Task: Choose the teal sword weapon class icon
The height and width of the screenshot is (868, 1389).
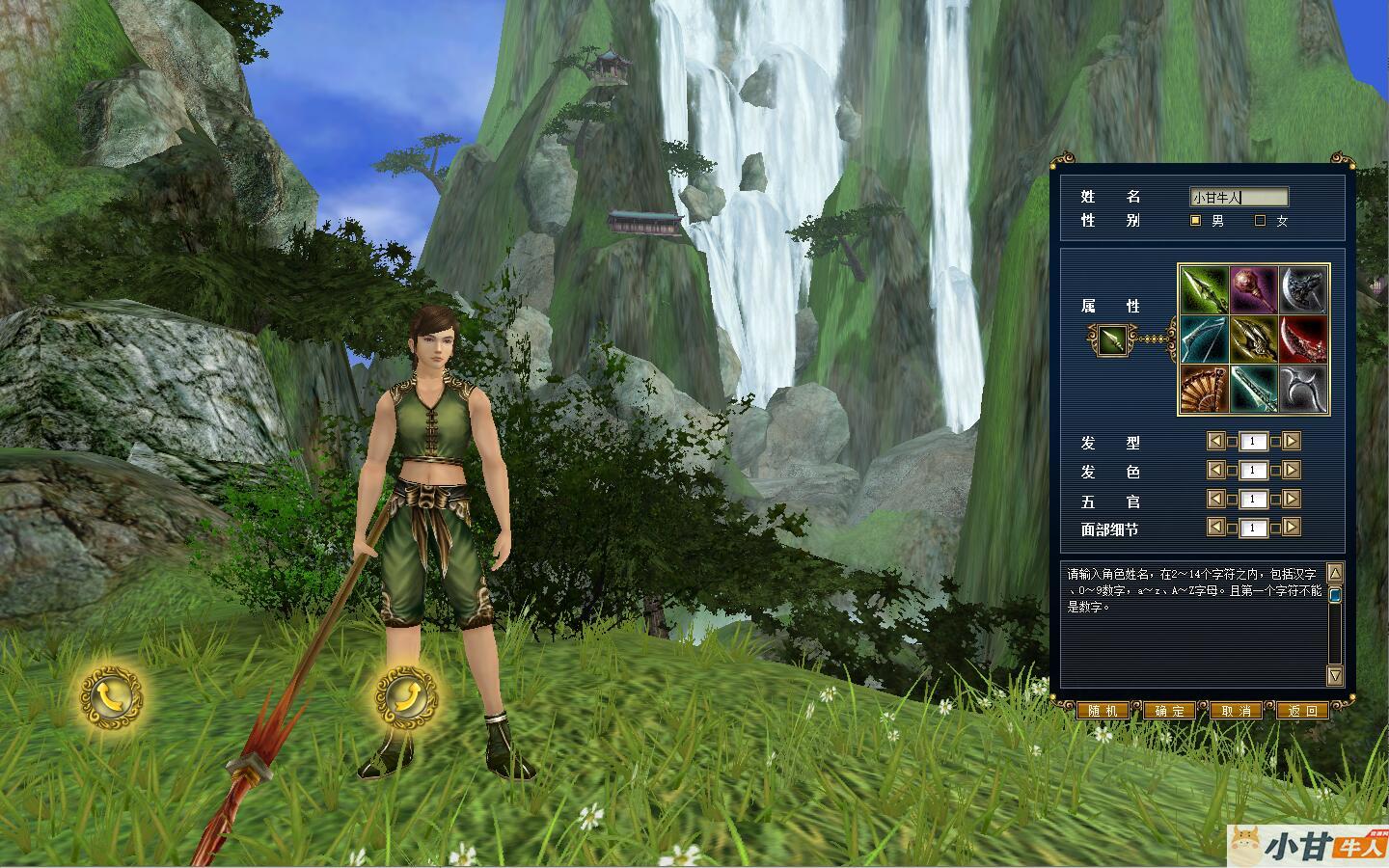Action: (x=1253, y=390)
